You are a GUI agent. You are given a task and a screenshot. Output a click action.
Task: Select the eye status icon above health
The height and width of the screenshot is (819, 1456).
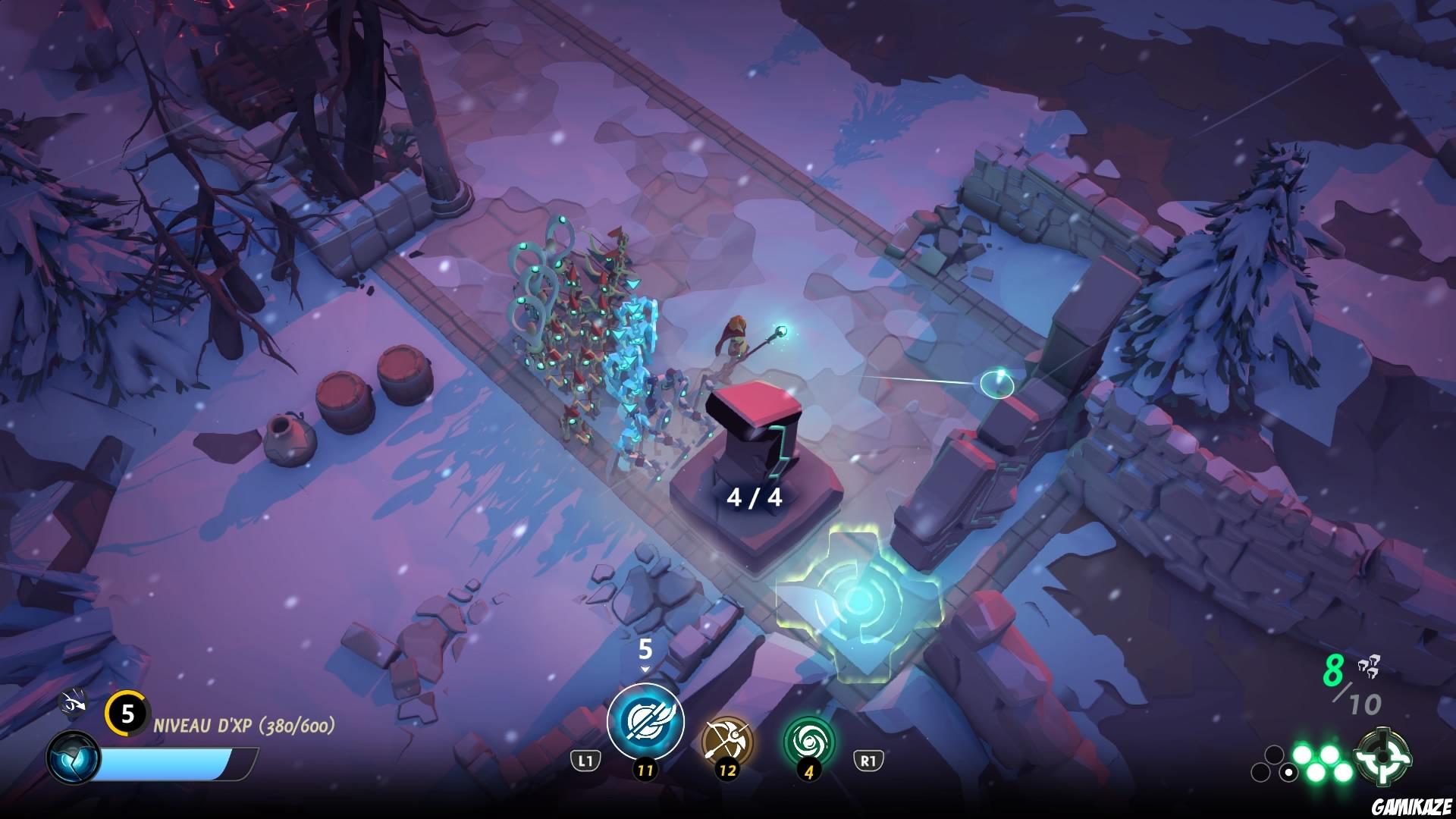point(74,703)
